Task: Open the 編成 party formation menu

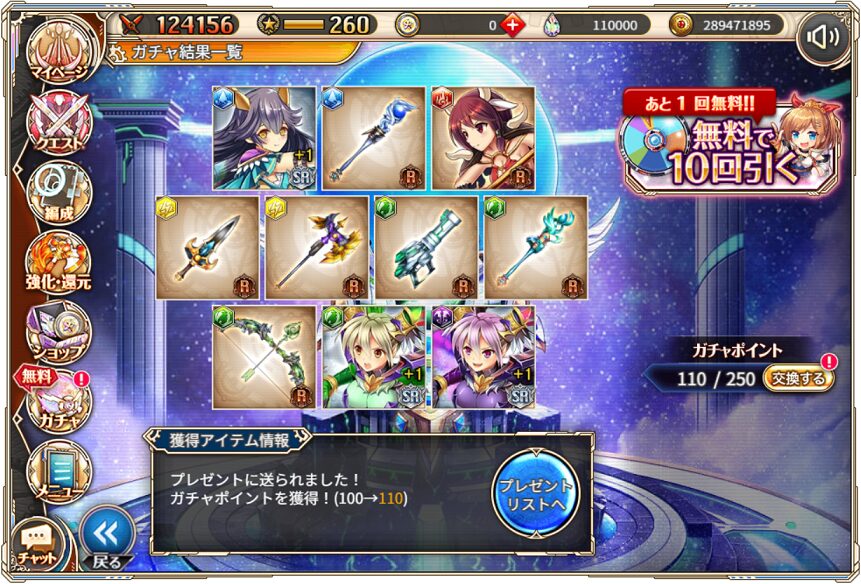Action: (59, 192)
